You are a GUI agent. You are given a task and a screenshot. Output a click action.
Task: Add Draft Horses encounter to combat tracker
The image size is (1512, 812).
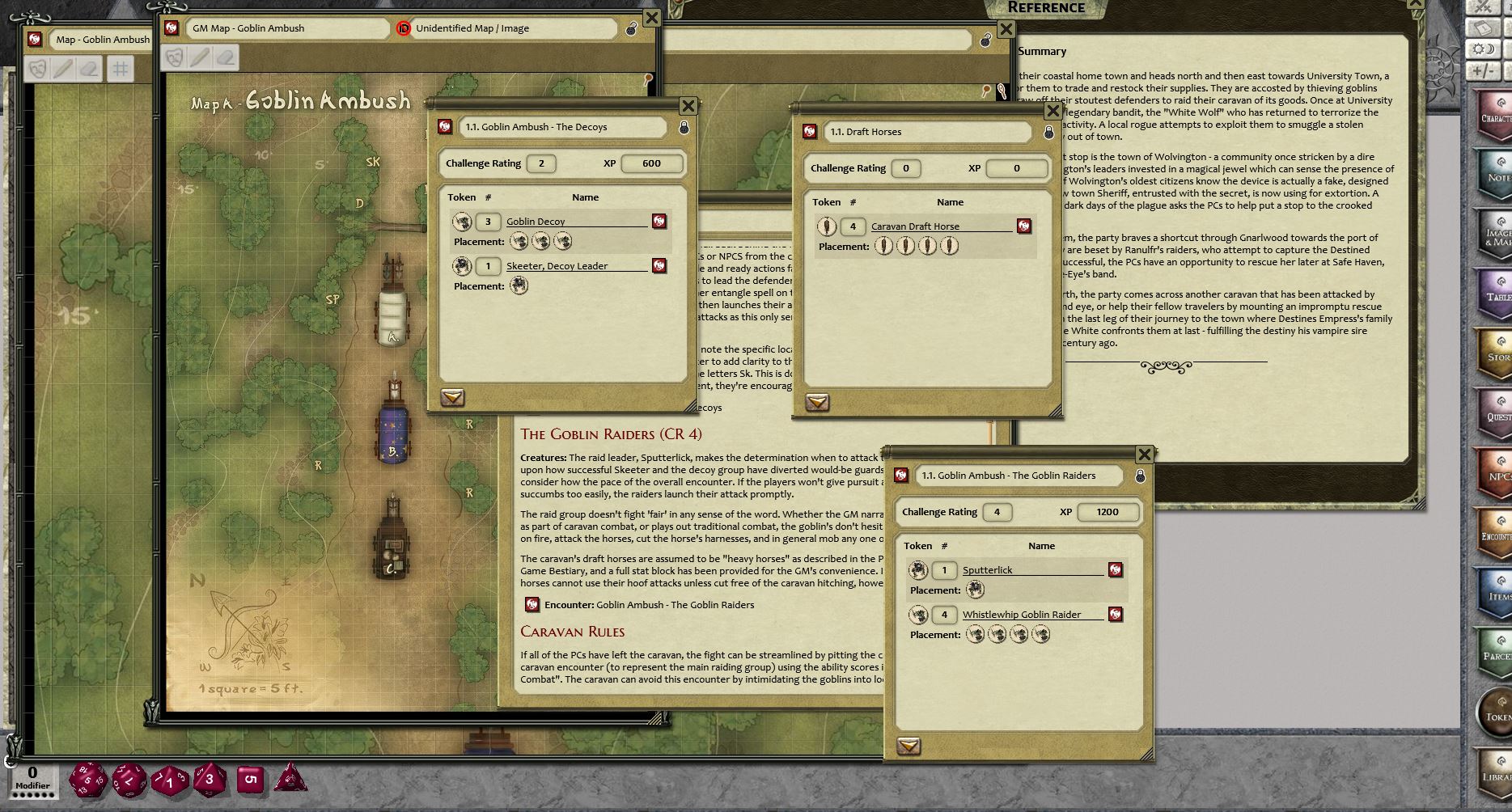817,403
